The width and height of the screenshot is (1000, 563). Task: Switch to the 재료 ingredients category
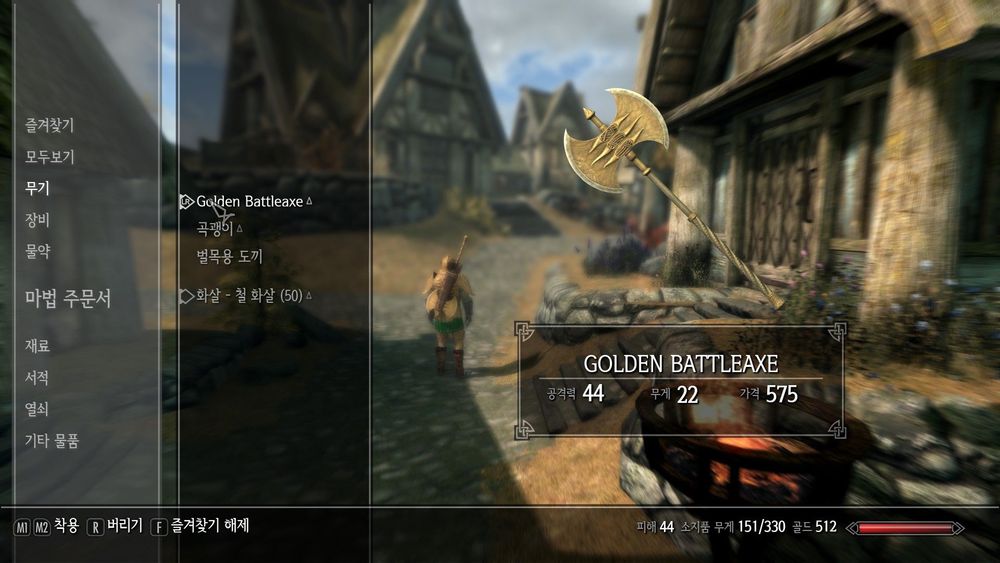click(x=37, y=346)
